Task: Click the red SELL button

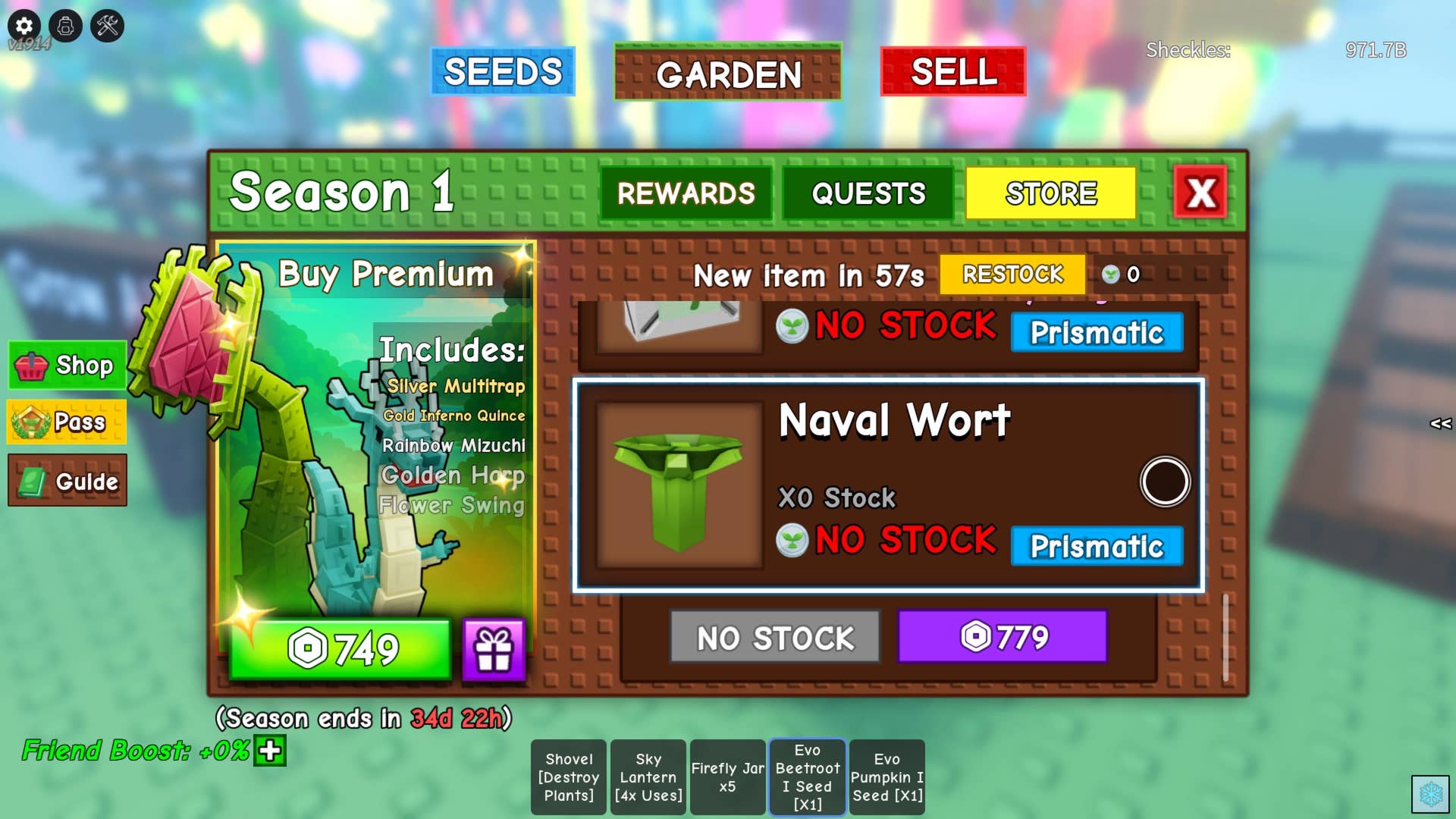Action: pos(953,72)
